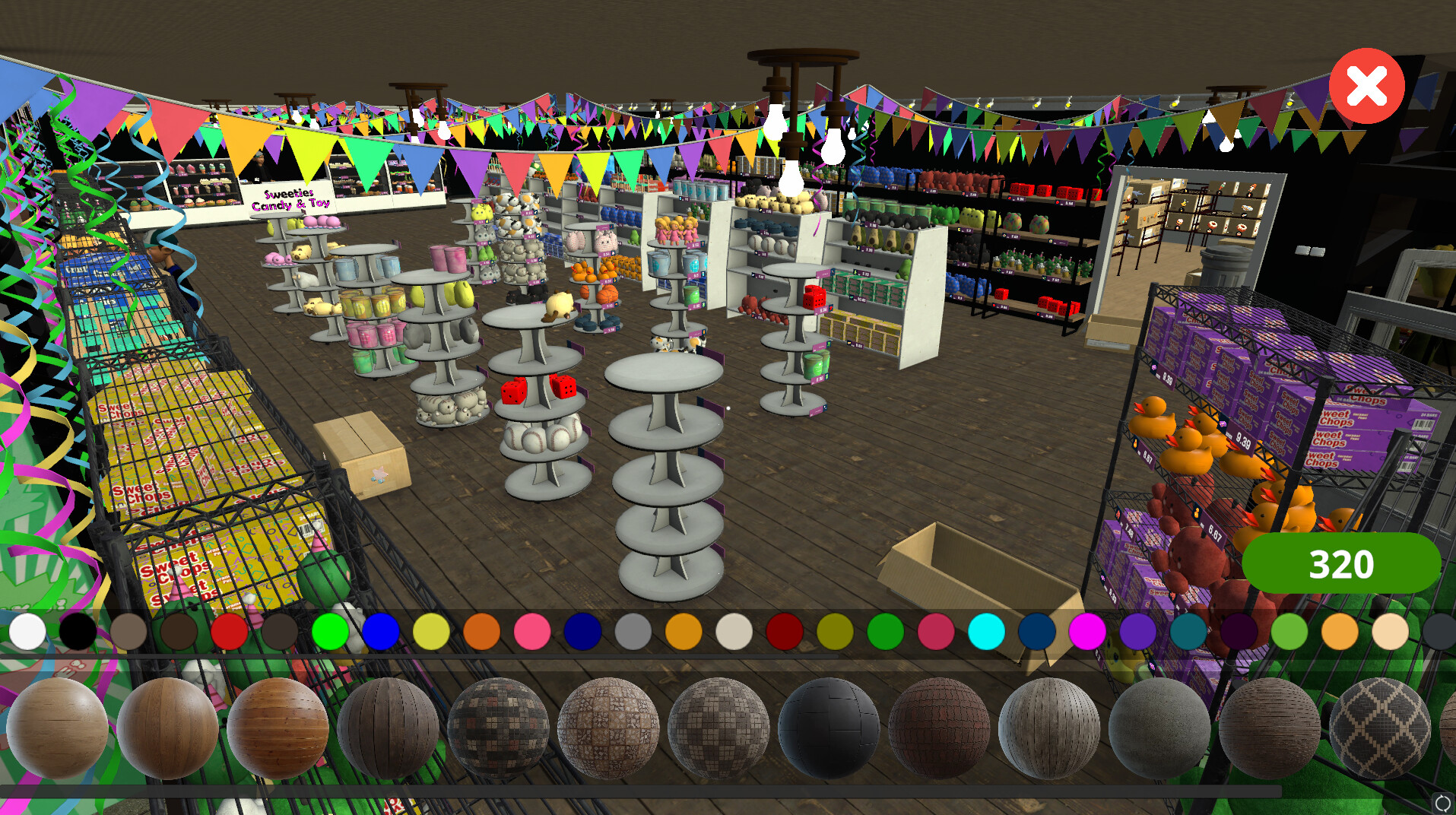Select the dark purple color swatch
Image resolution: width=1456 pixels, height=815 pixels.
point(1239,631)
